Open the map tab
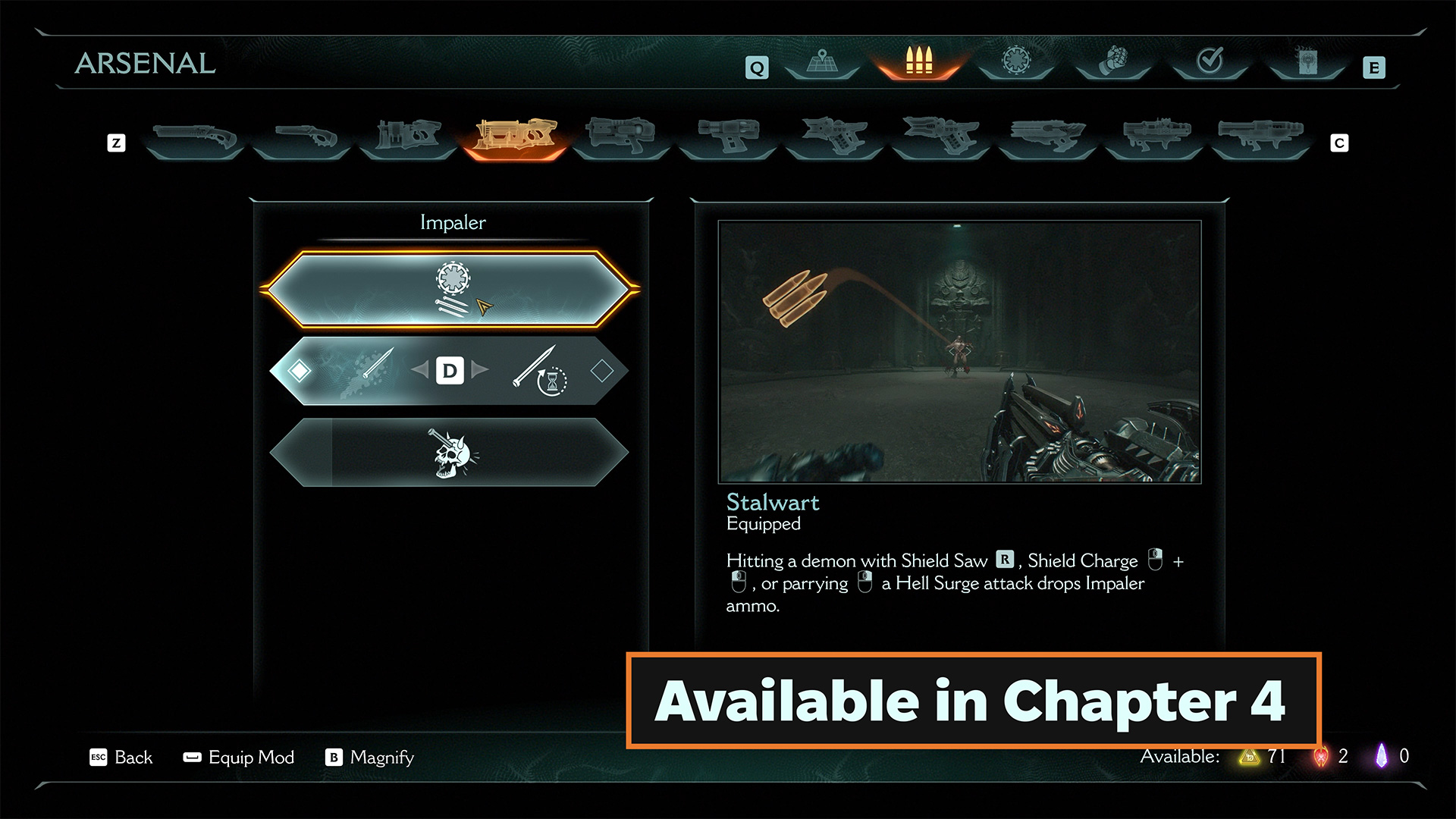This screenshot has height=819, width=1456. [821, 61]
